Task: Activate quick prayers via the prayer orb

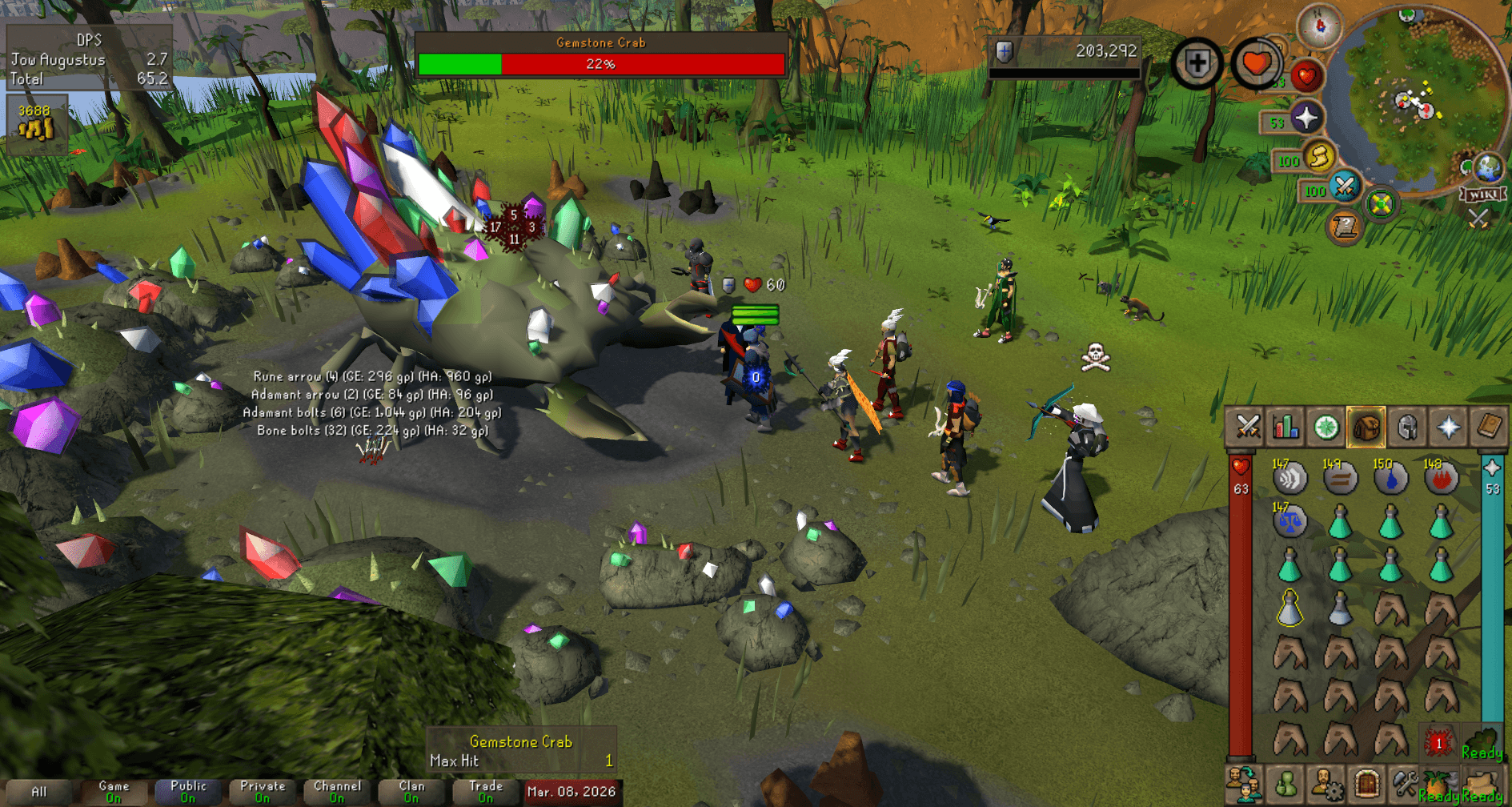Action: click(1305, 118)
